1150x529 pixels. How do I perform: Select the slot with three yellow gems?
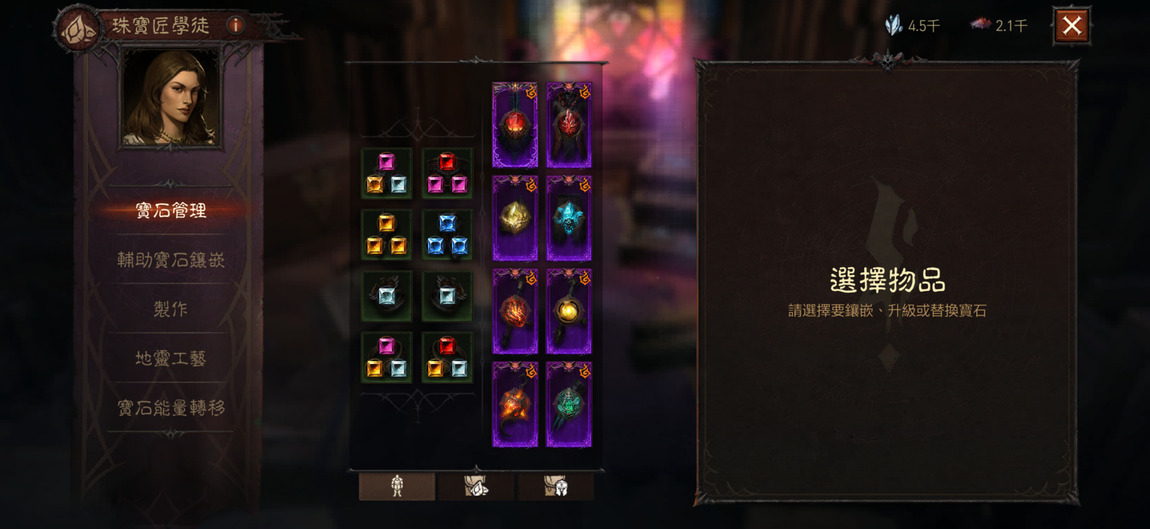point(387,235)
